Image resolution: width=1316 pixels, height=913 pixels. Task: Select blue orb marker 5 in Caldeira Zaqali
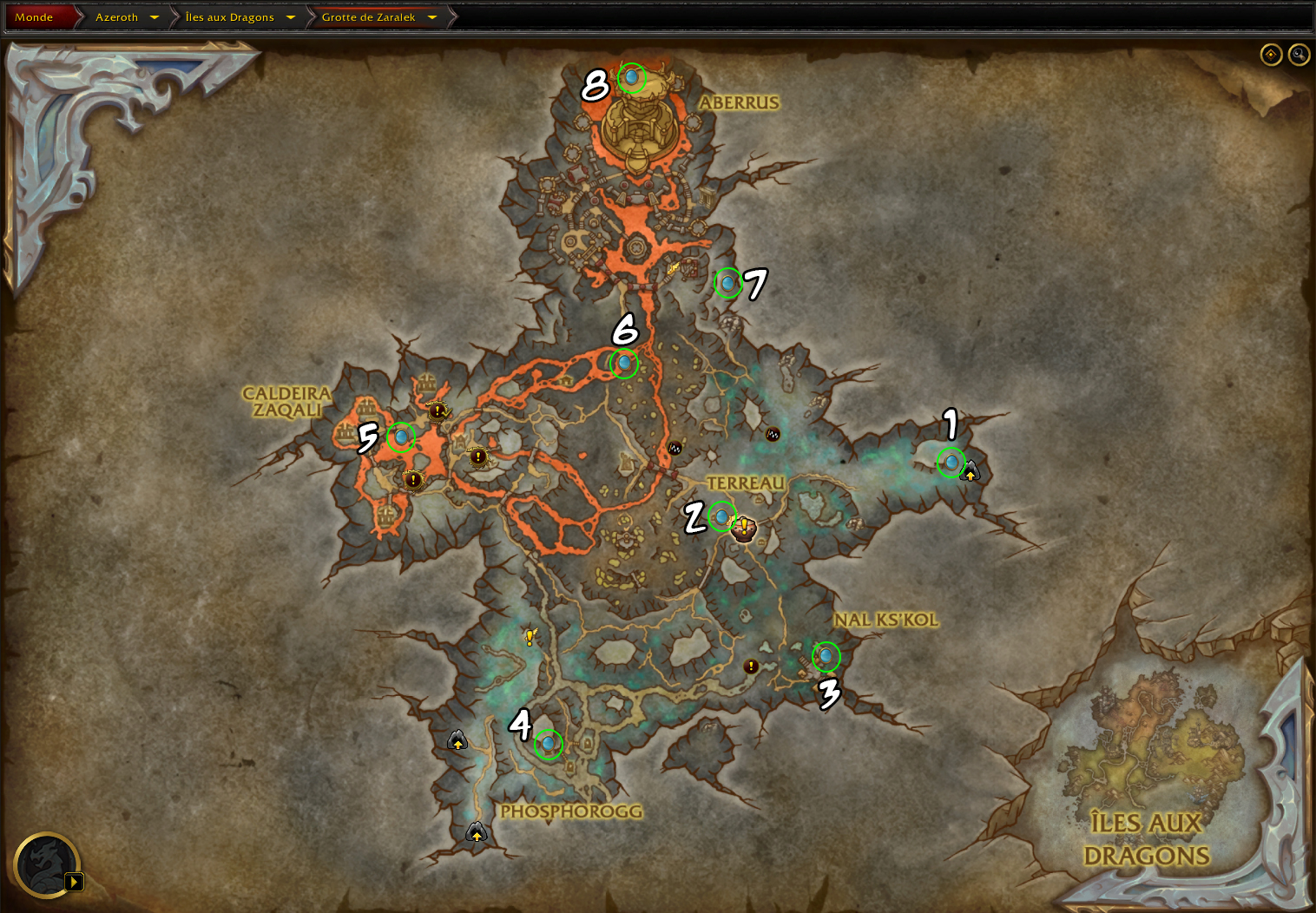coord(401,437)
